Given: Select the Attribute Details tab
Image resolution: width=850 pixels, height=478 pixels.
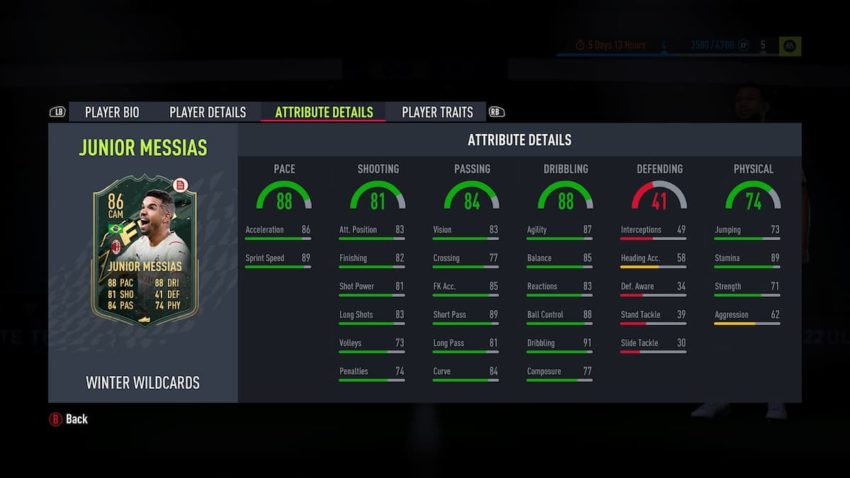Looking at the screenshot, I should 323,112.
